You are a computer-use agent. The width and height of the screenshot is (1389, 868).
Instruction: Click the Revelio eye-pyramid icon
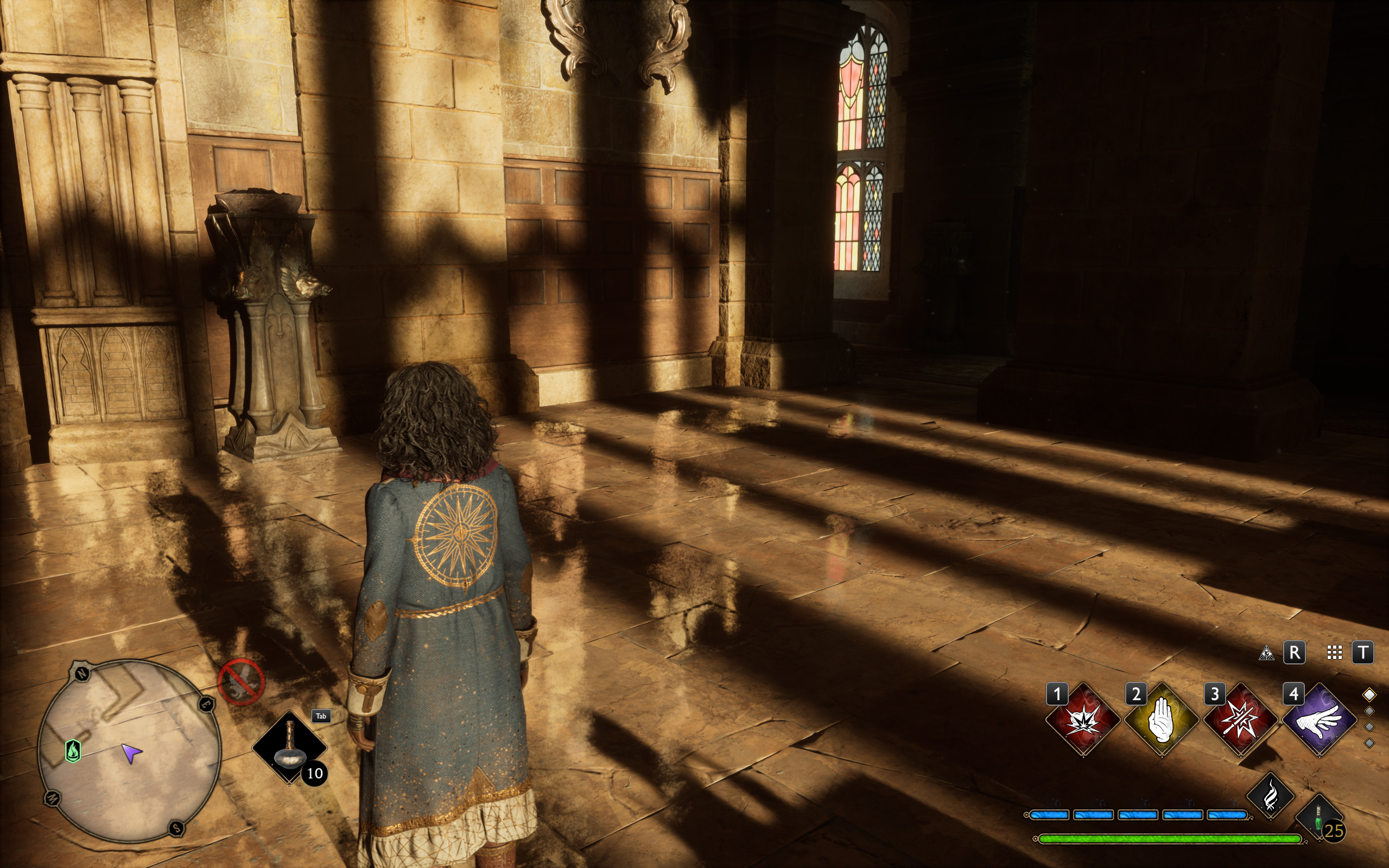(1266, 652)
